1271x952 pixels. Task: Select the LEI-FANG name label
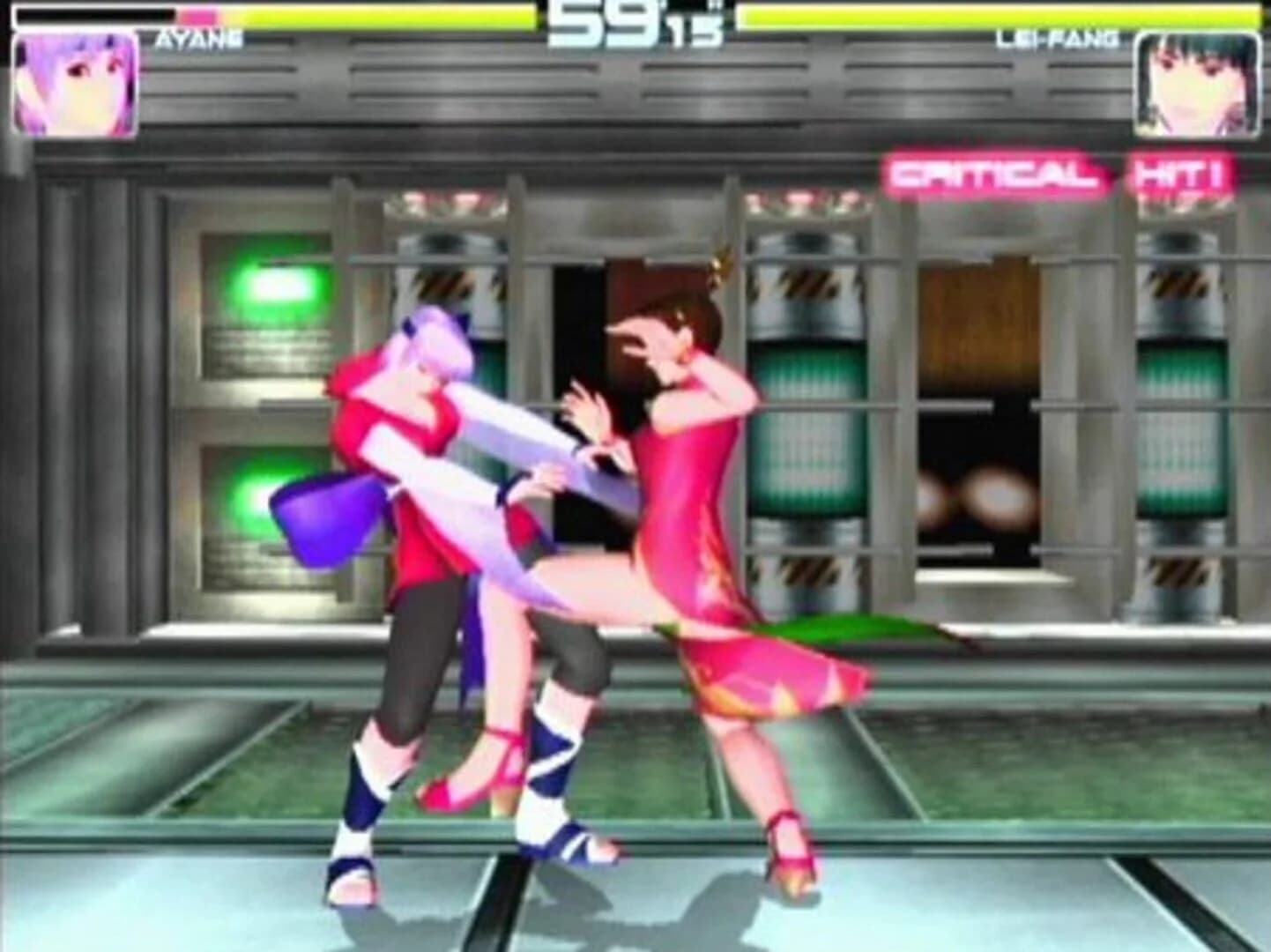click(1059, 38)
